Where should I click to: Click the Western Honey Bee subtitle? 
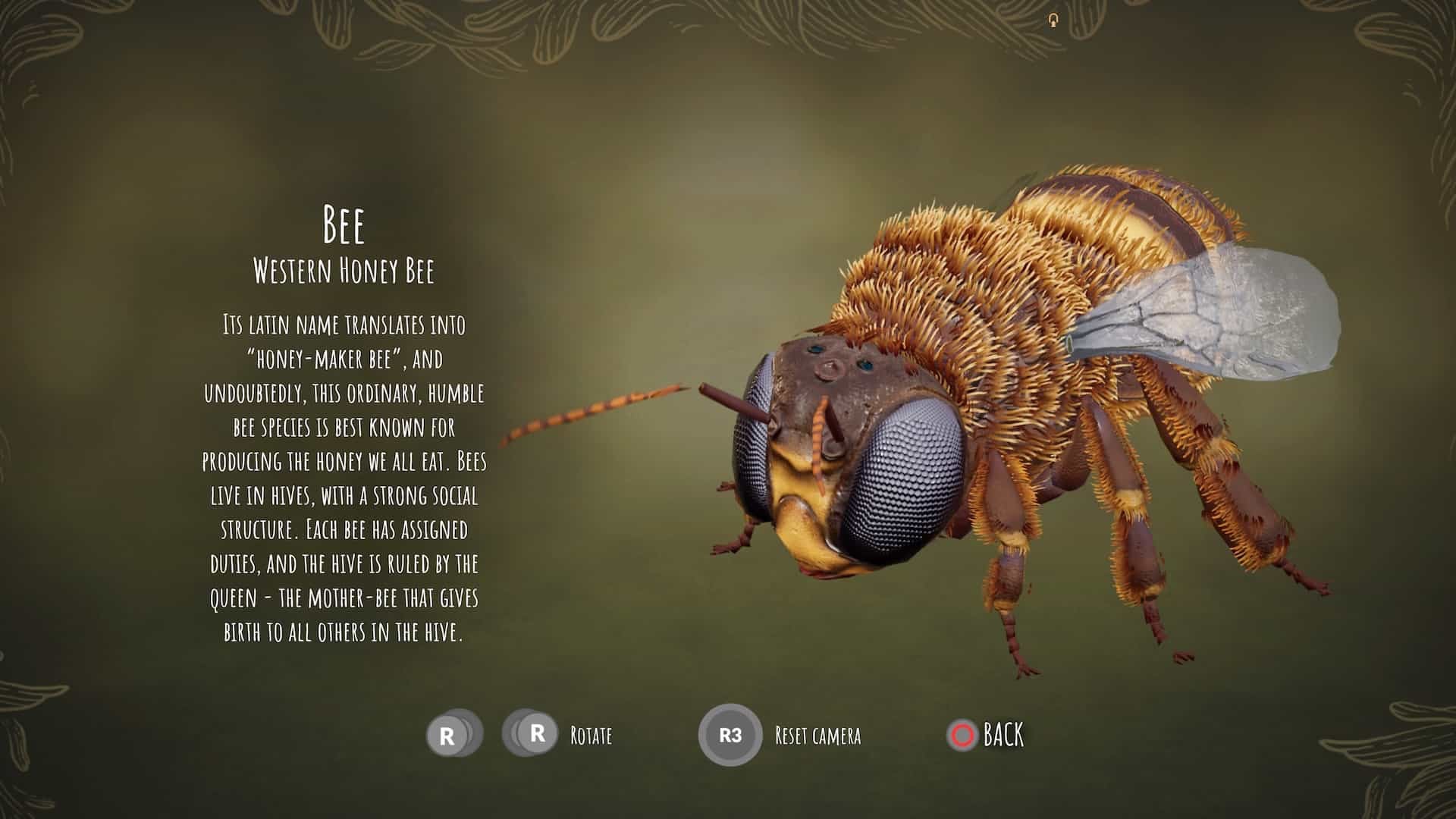coord(347,268)
